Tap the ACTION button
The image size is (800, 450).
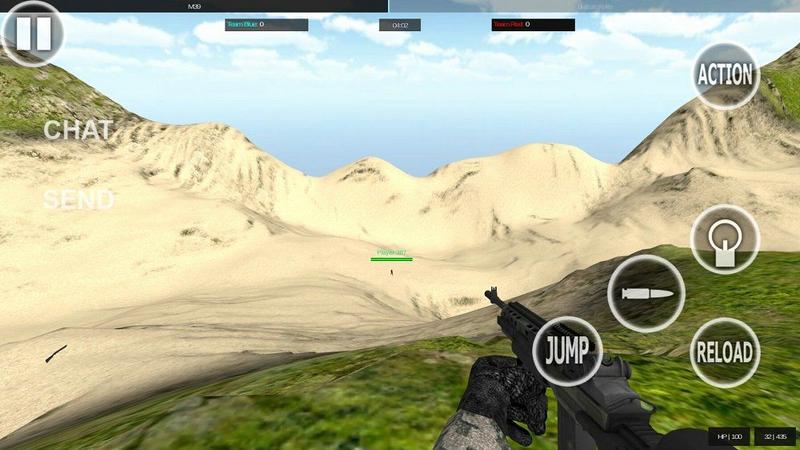726,75
